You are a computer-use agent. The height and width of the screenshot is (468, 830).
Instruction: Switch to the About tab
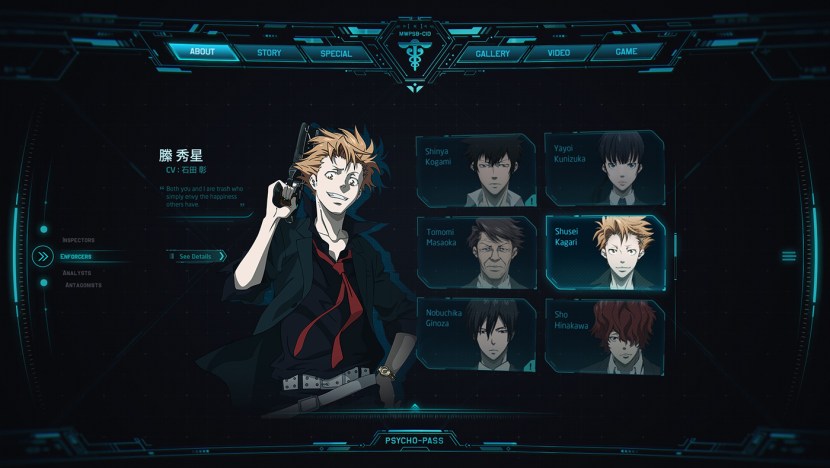point(202,52)
